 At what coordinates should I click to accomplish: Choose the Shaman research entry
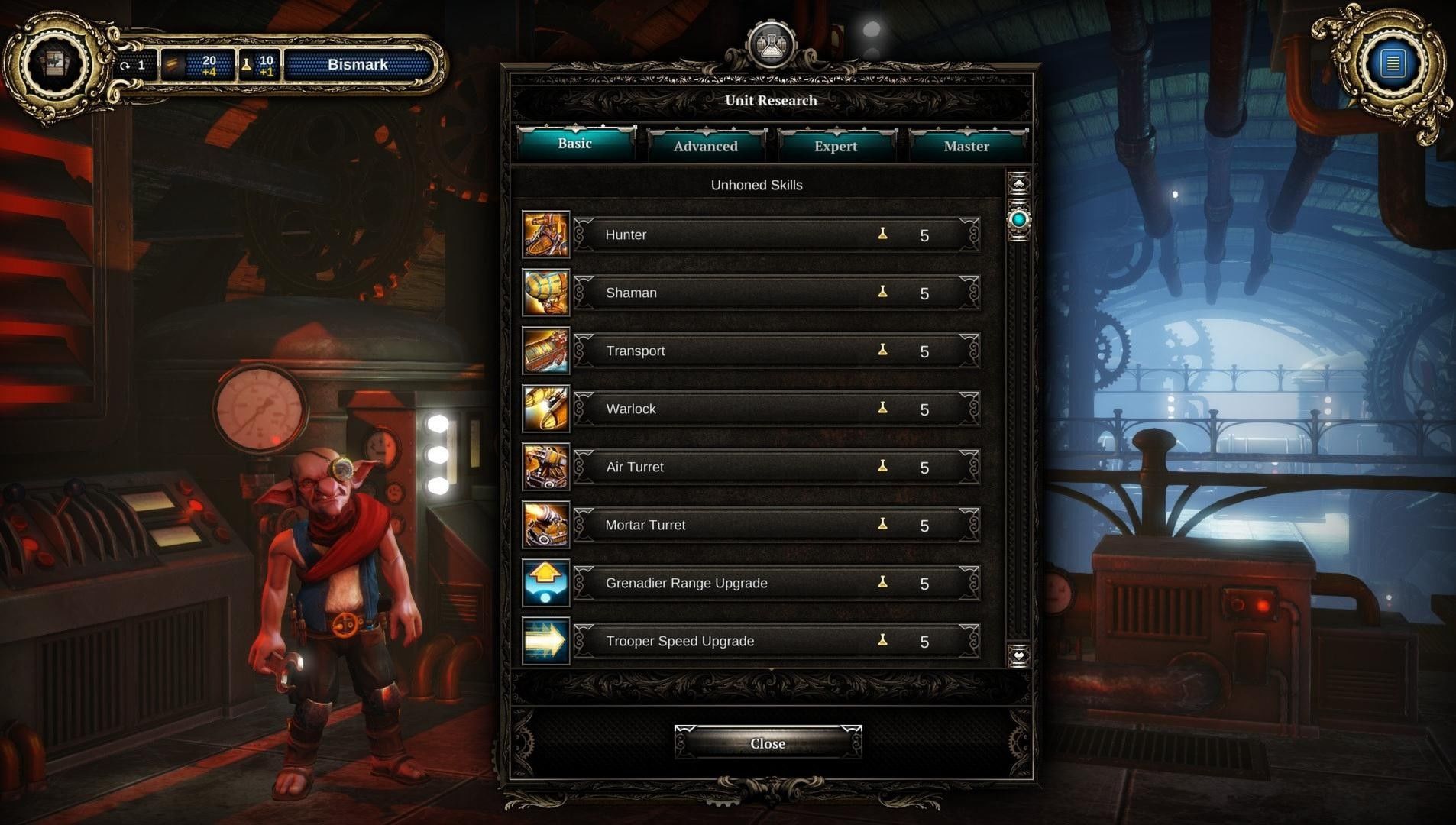coord(775,293)
